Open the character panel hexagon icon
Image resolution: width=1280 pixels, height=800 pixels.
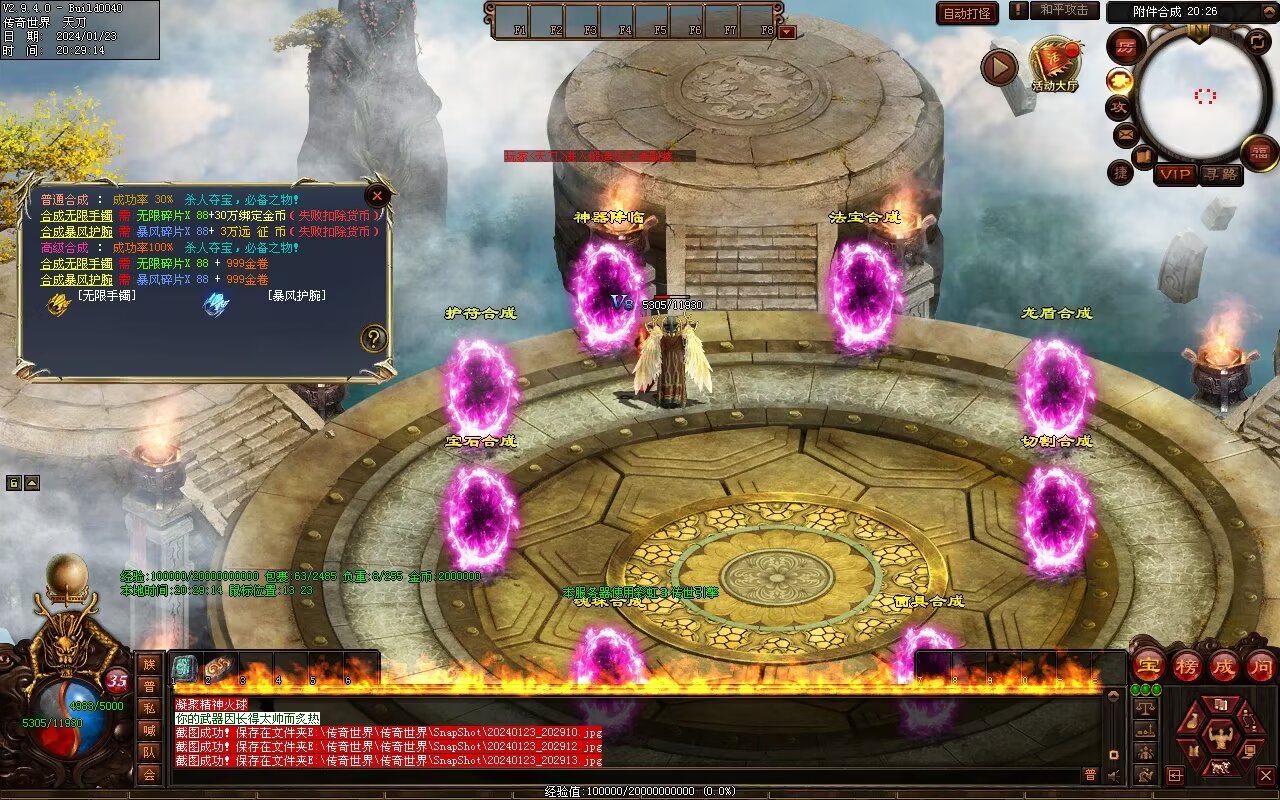tap(1219, 739)
